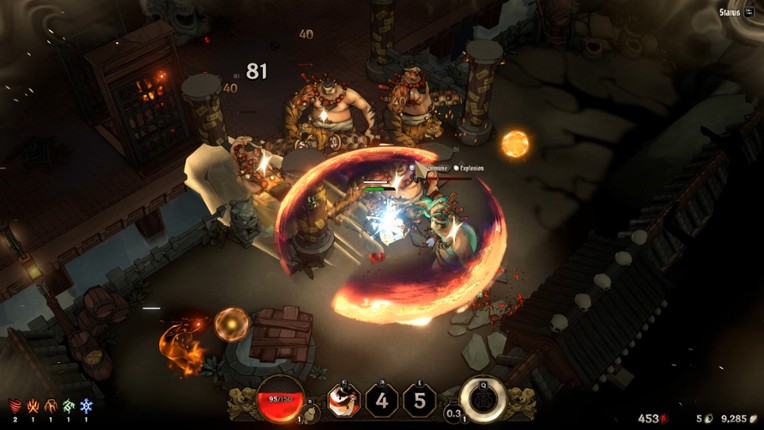Select the orange flame element icon
The image size is (764, 430).
tap(32, 406)
